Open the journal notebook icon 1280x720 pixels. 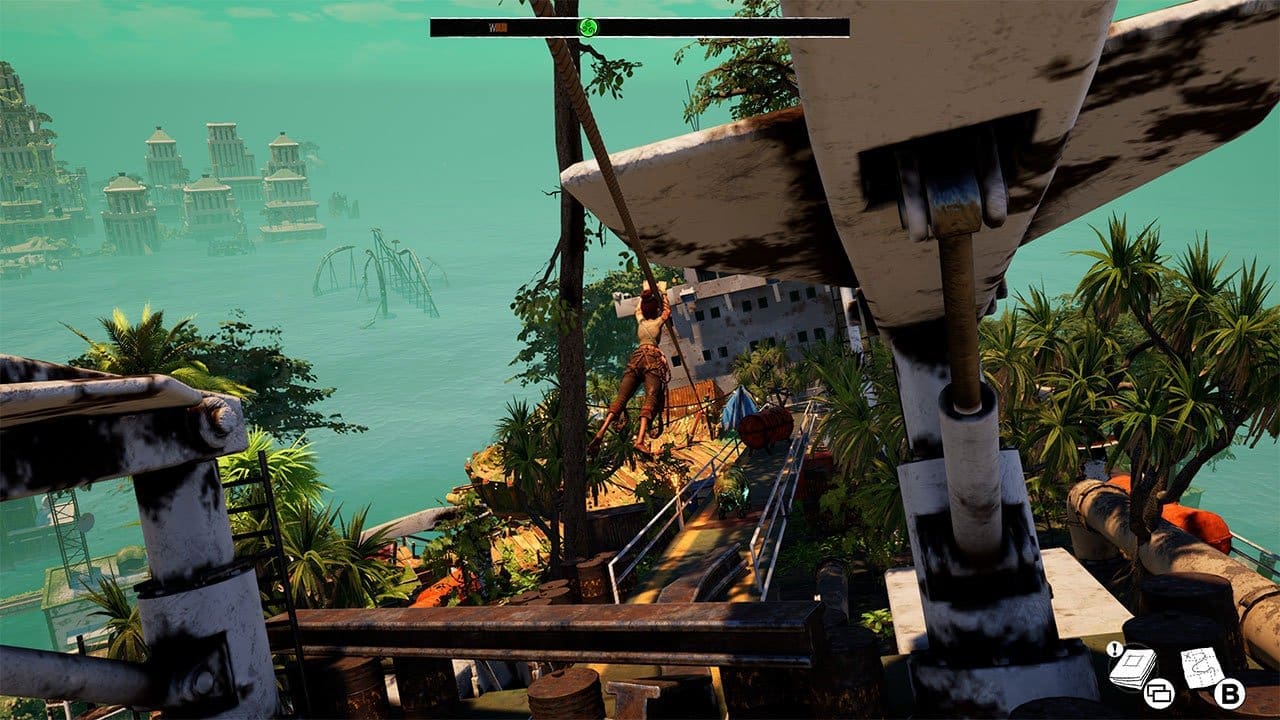[1133, 667]
